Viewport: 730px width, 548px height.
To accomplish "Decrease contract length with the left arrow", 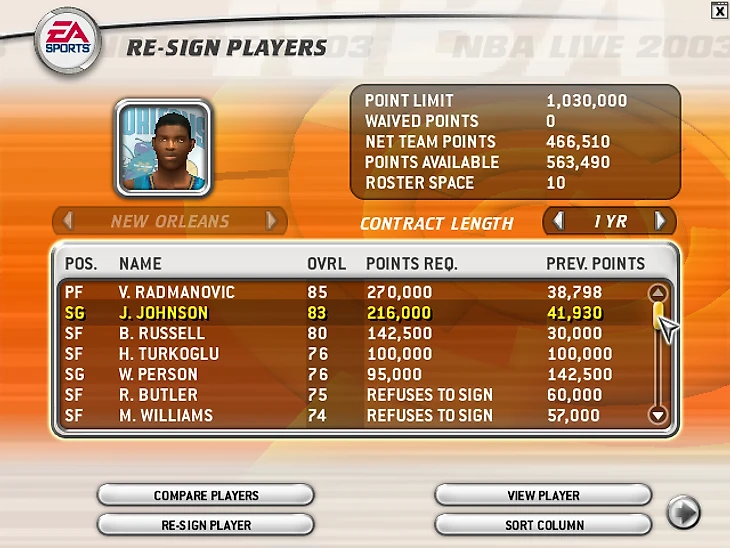I will tap(559, 221).
